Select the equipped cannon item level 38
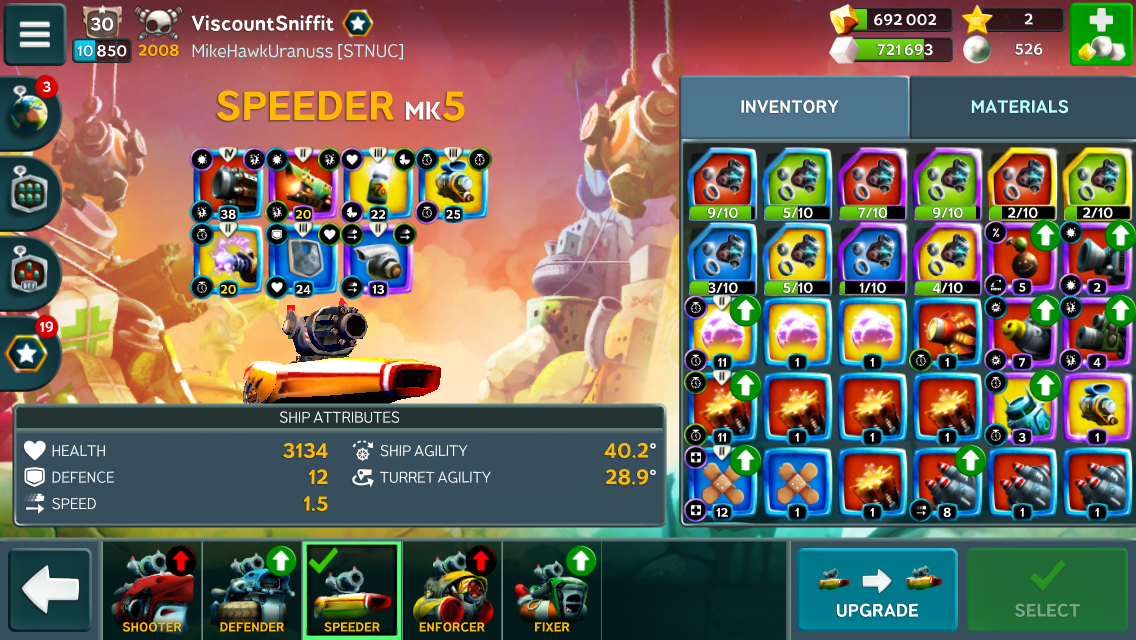 [229, 185]
